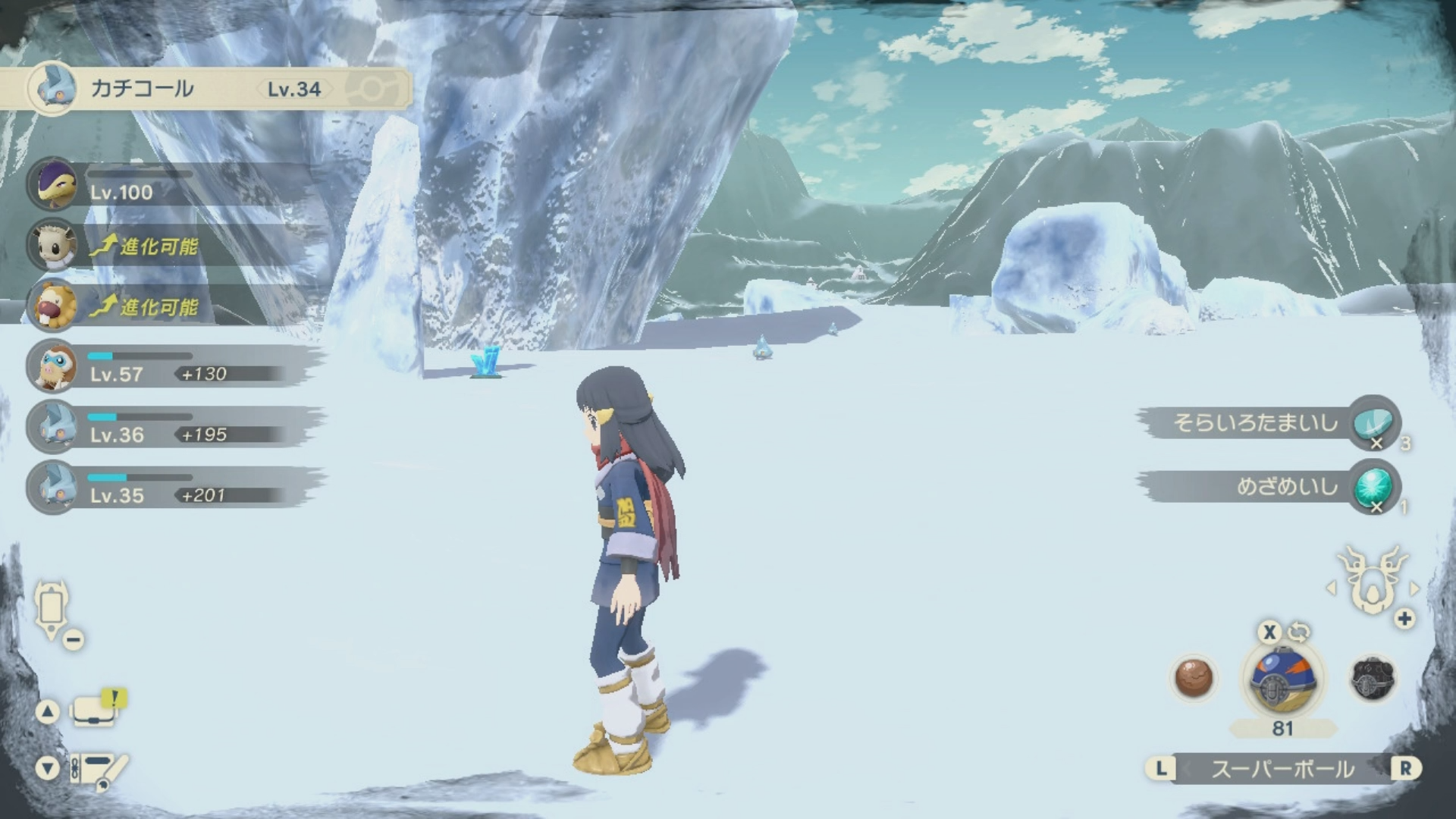Screen dimensions: 1456x819
Task: Open the Arc Phone map icon
Action: click(52, 609)
